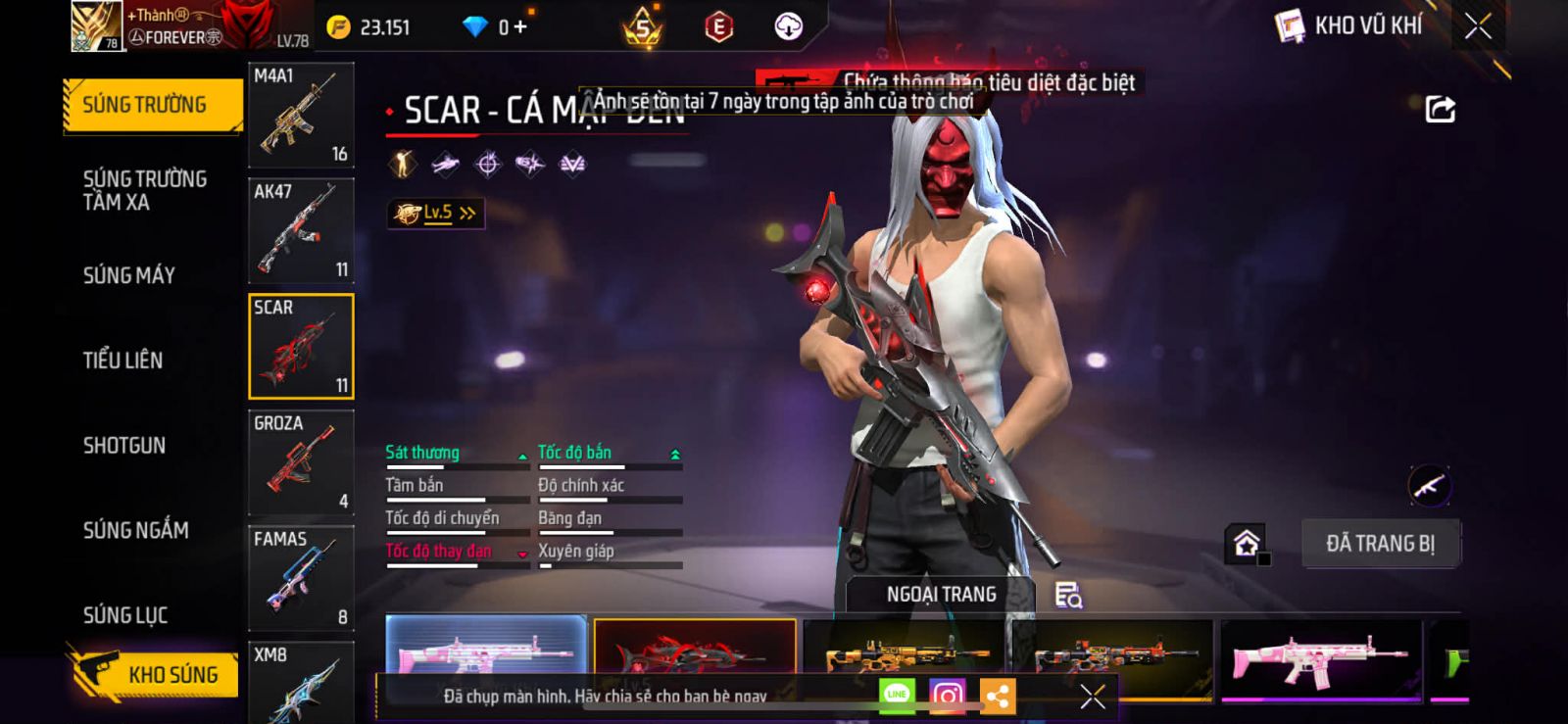
Task: Open the Lv.5 skin upgrade button
Action: tap(436, 213)
